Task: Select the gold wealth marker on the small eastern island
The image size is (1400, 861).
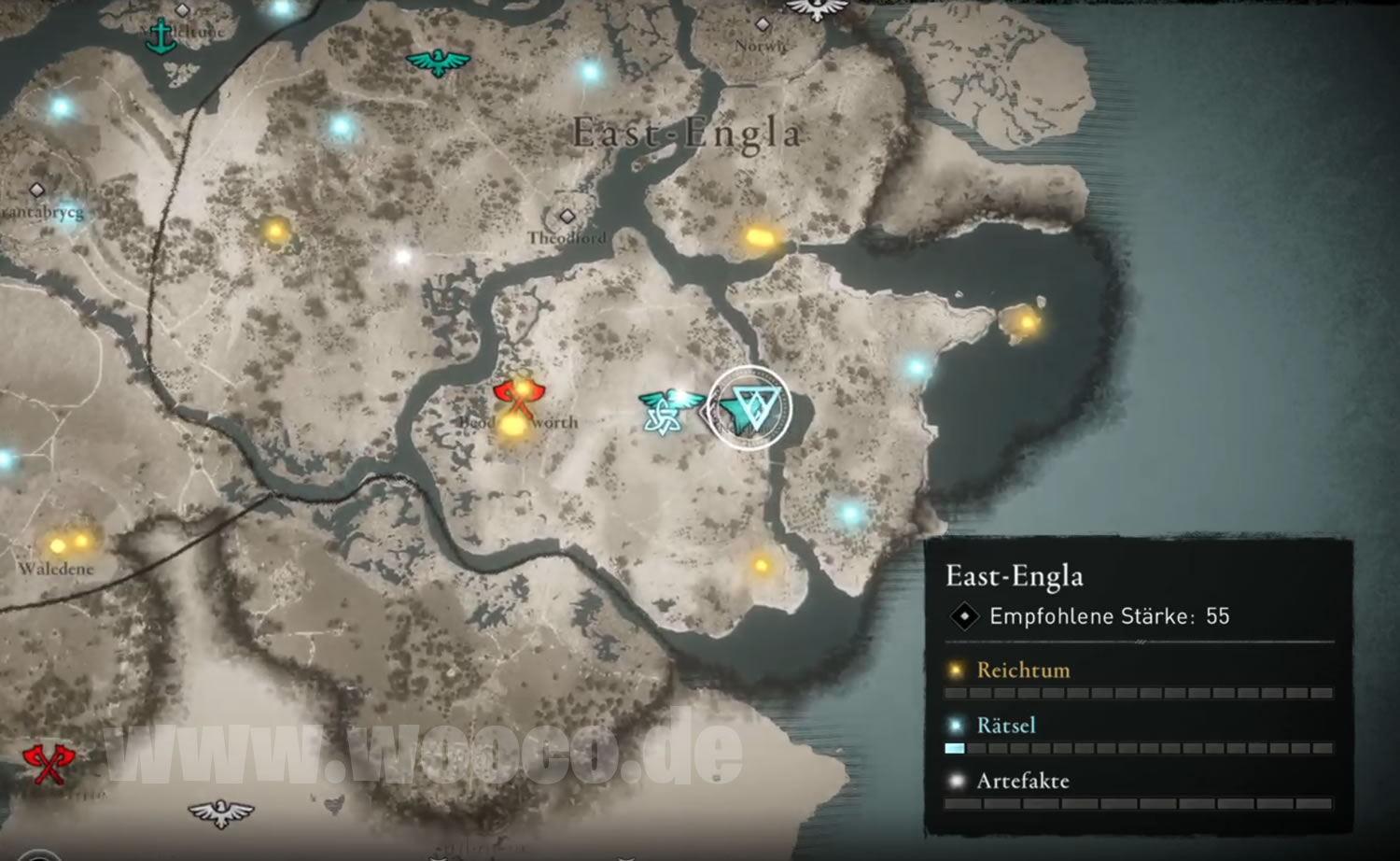Action: 1027,323
